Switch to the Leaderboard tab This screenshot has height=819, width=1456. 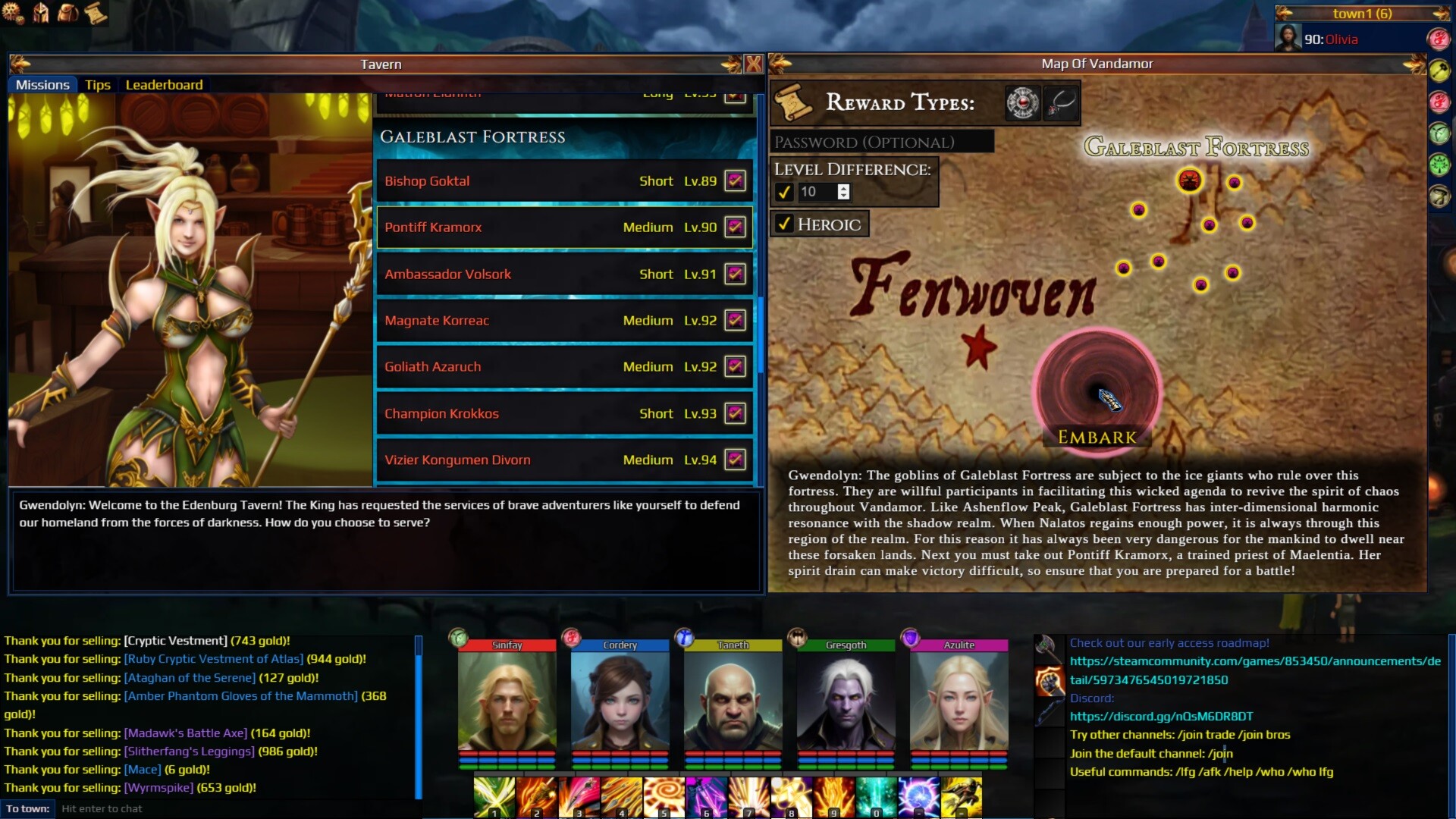(164, 85)
